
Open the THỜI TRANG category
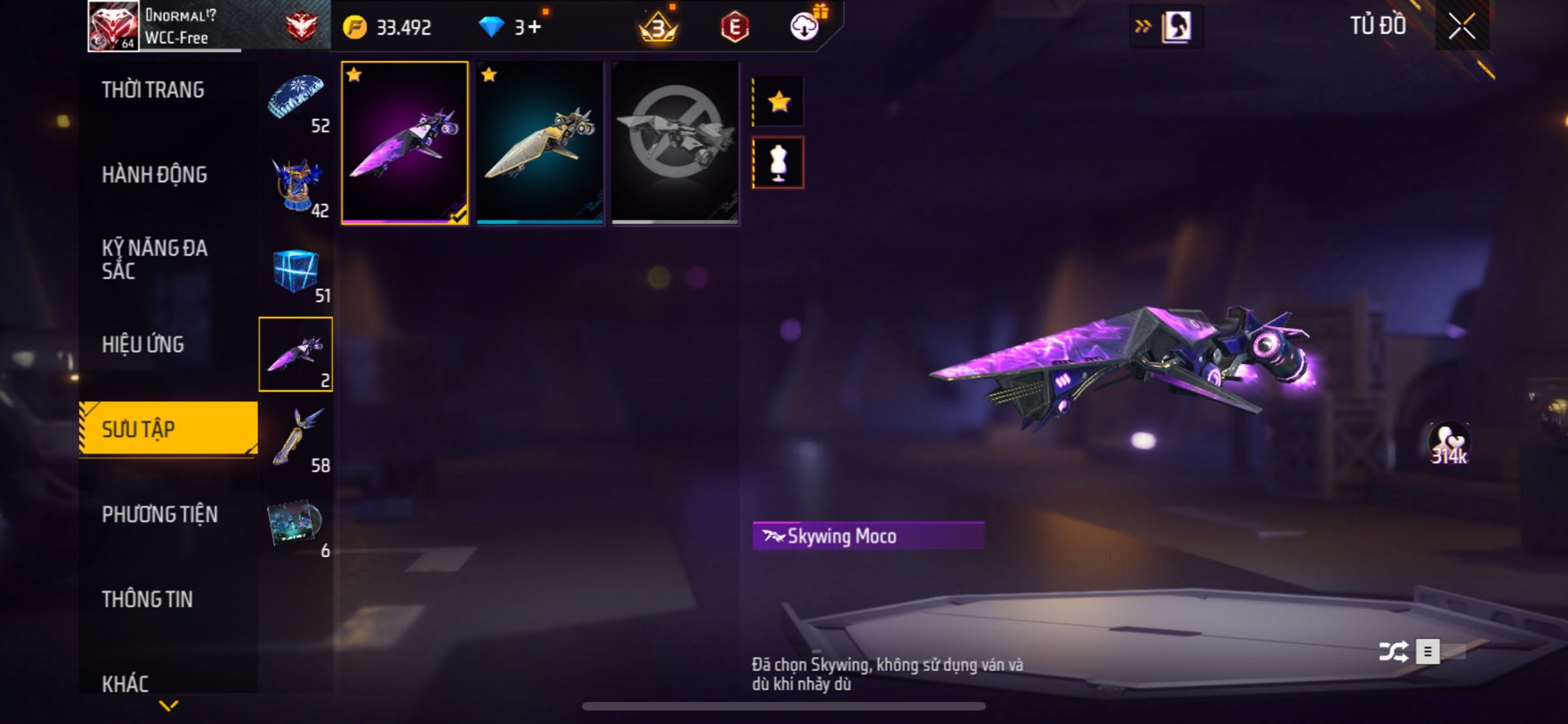[x=153, y=90]
